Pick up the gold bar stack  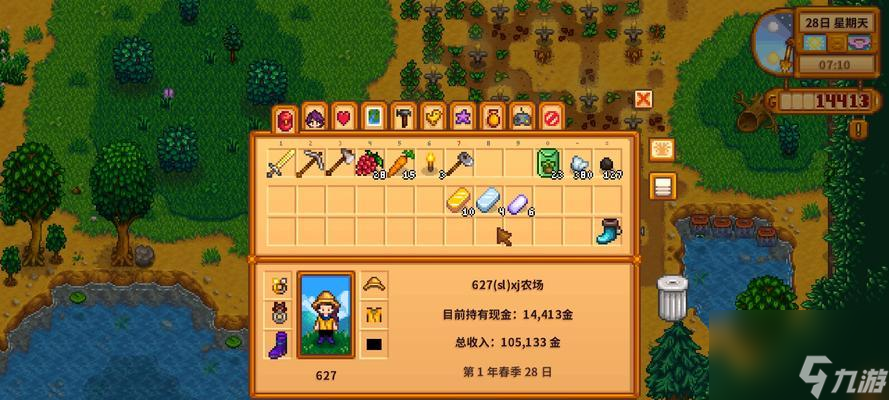click(x=459, y=200)
